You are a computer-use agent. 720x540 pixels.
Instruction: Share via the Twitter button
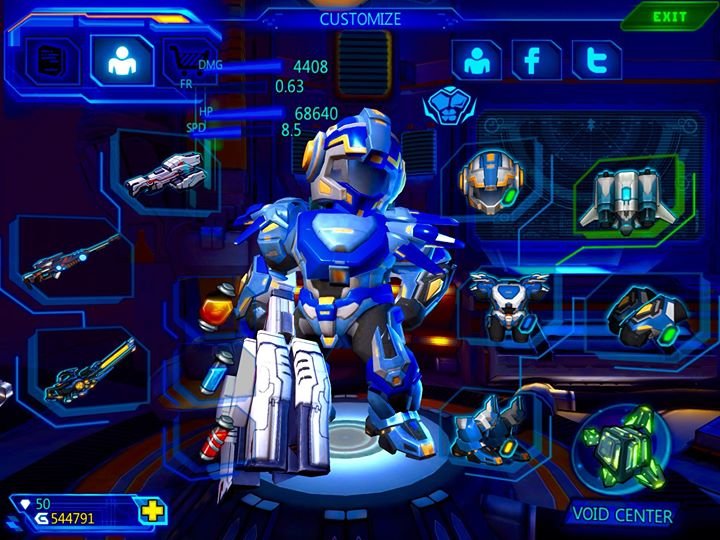597,61
